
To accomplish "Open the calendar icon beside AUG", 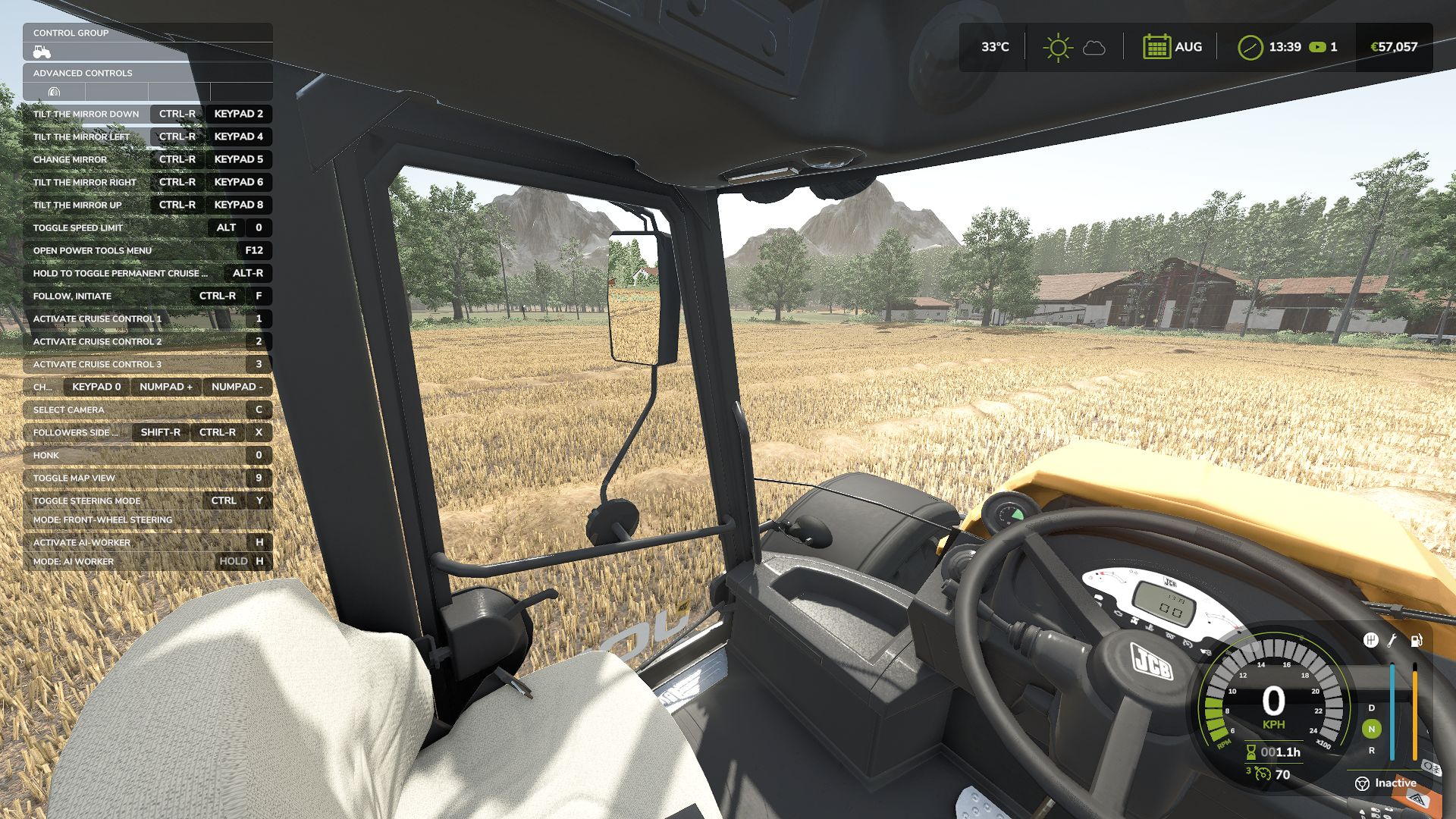I will pyautogui.click(x=1156, y=47).
